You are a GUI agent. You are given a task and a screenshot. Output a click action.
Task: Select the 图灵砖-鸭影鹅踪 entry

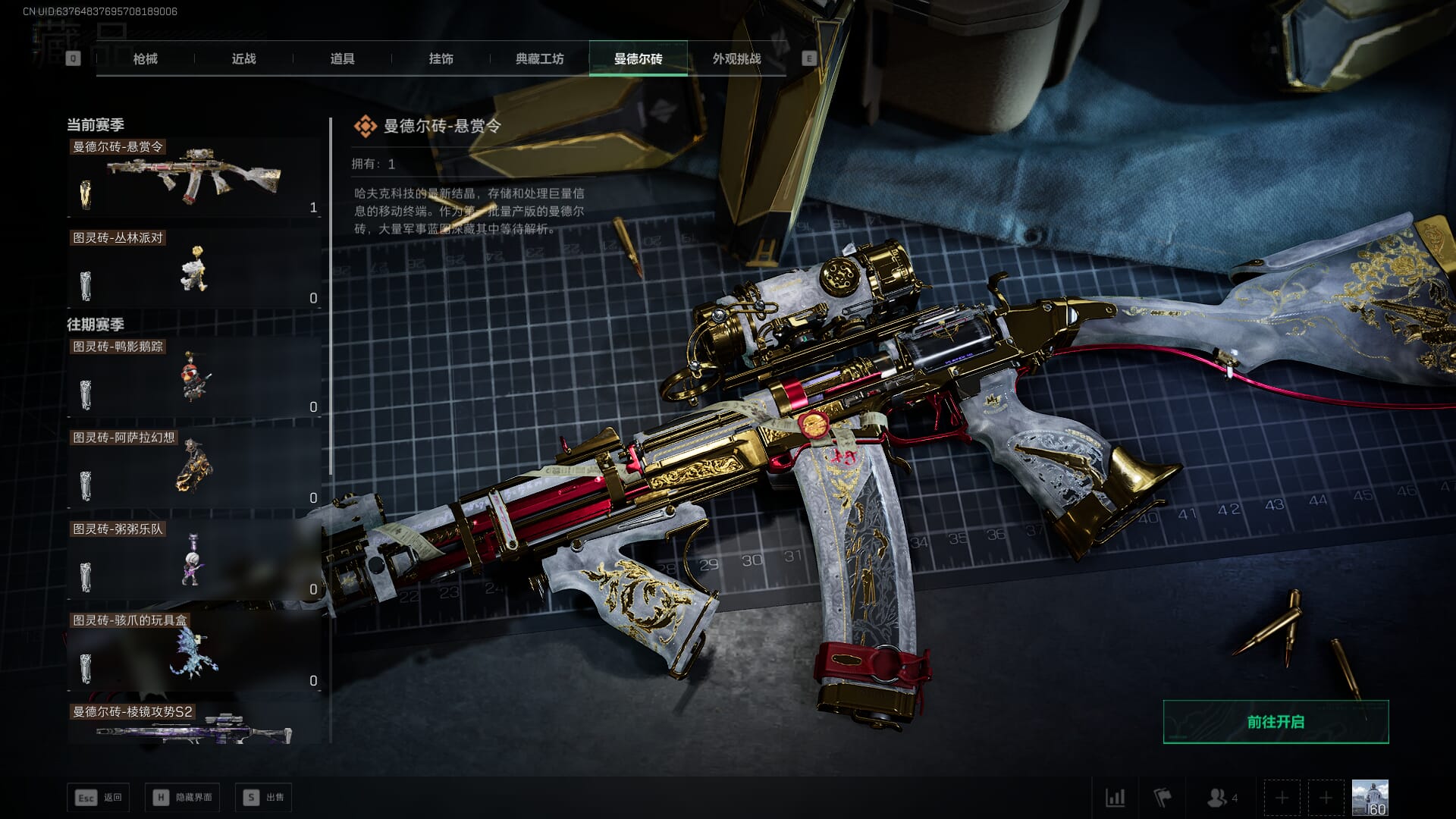tap(193, 378)
